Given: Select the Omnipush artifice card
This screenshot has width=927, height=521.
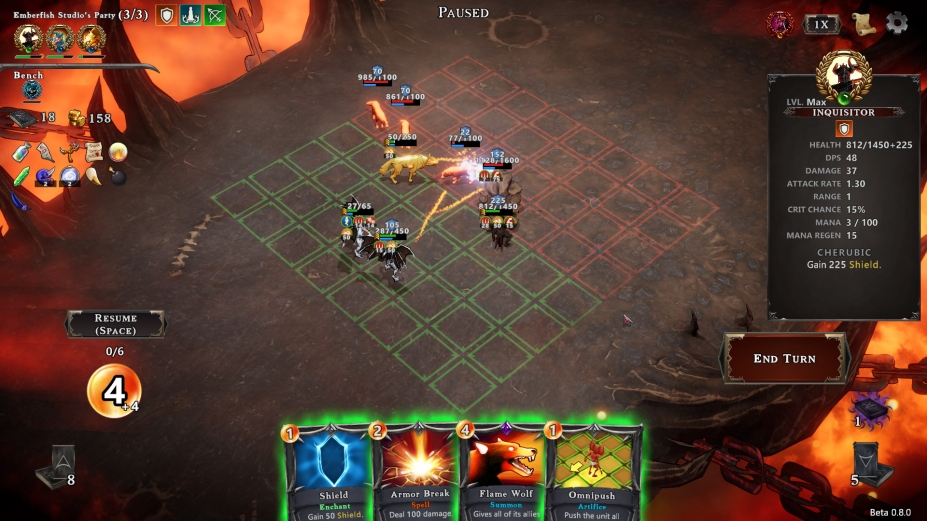Looking at the screenshot, I should point(592,472).
